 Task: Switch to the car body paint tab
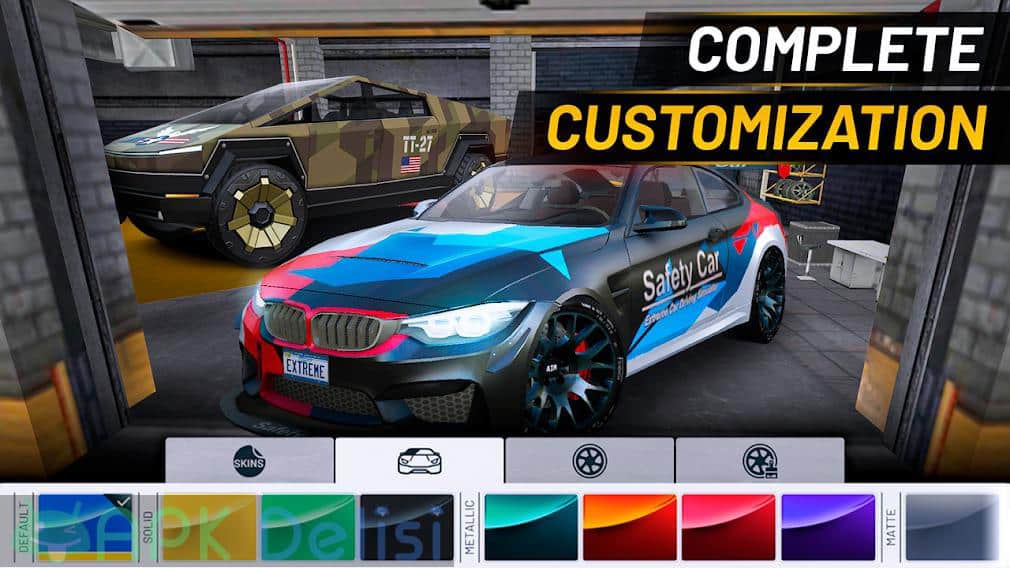pos(419,460)
